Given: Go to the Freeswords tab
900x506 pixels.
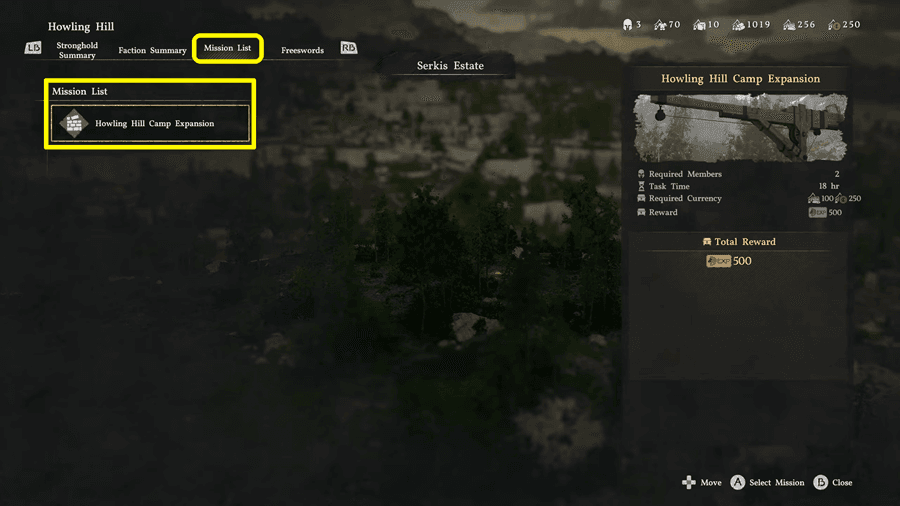Looking at the screenshot, I should (302, 50).
